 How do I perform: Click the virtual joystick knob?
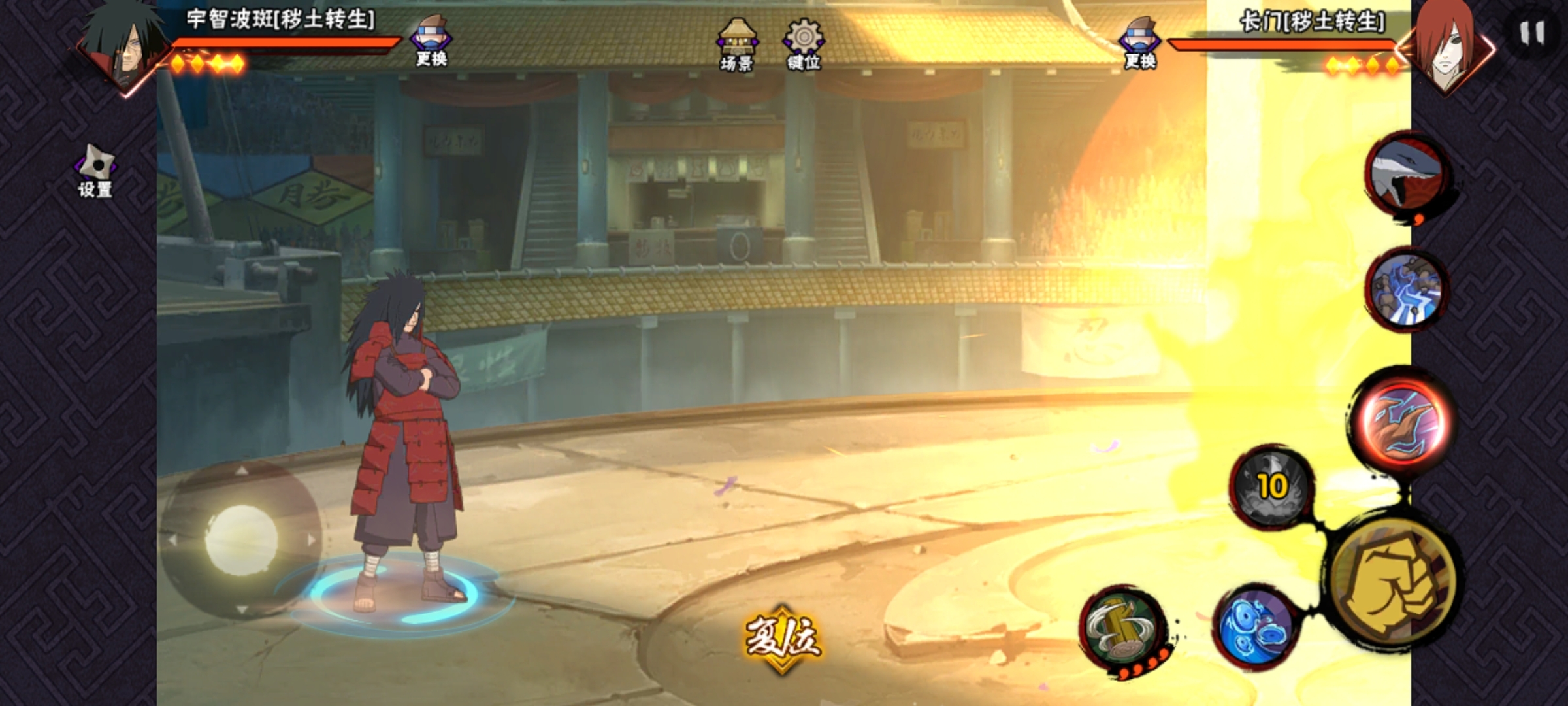pos(242,540)
